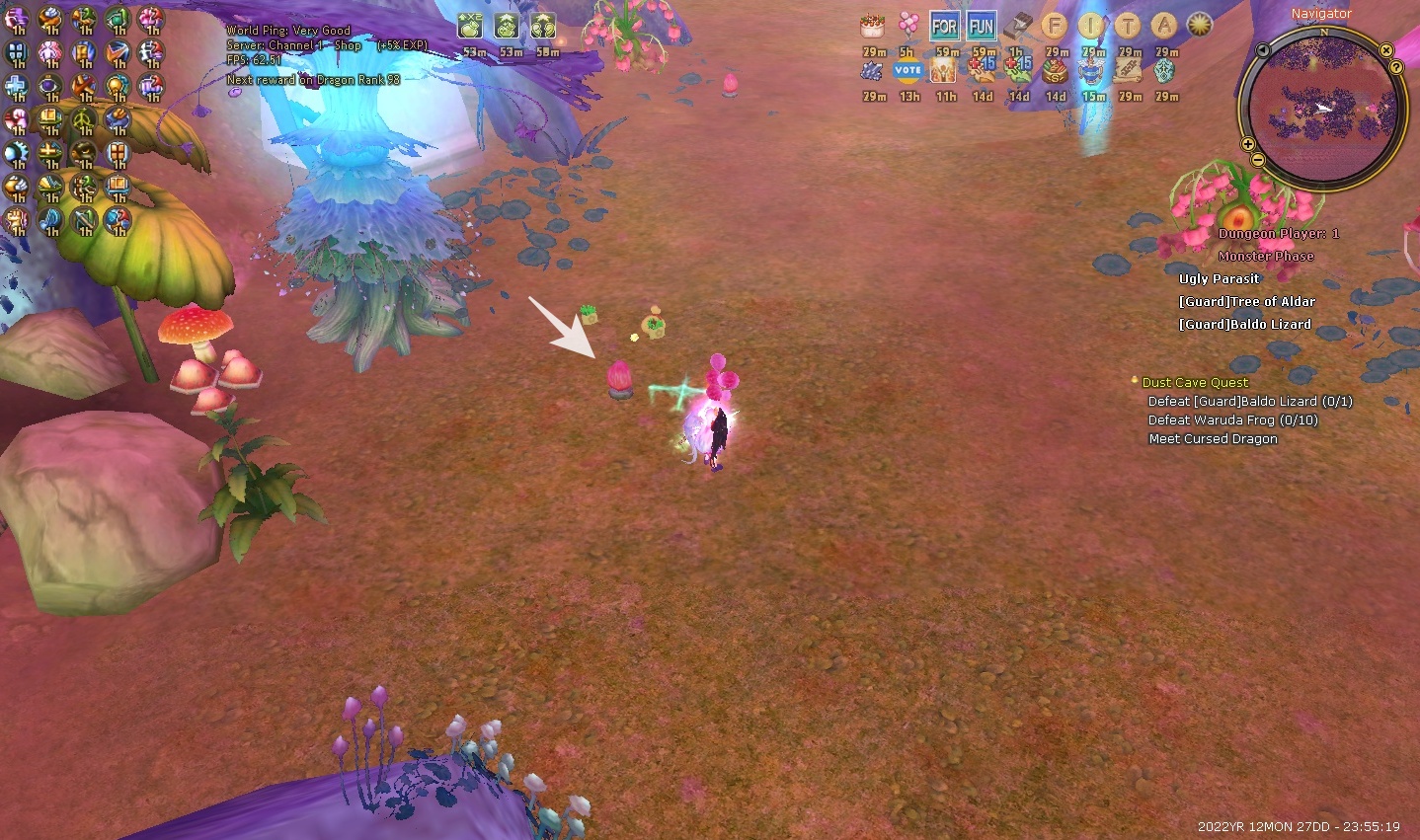Zoom in the Navigator minimap

click(1248, 144)
